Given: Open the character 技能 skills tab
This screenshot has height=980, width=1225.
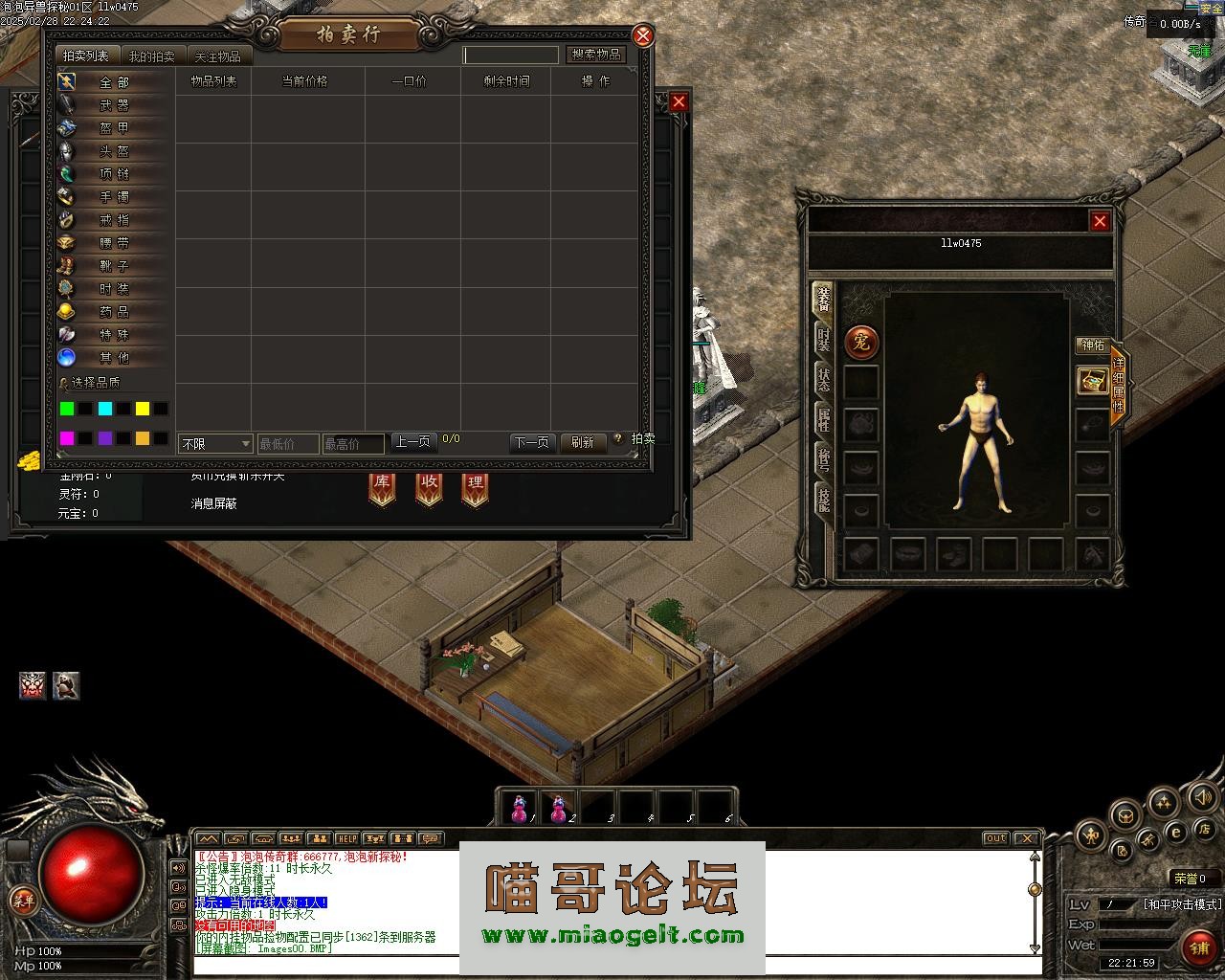Looking at the screenshot, I should pyautogui.click(x=823, y=499).
